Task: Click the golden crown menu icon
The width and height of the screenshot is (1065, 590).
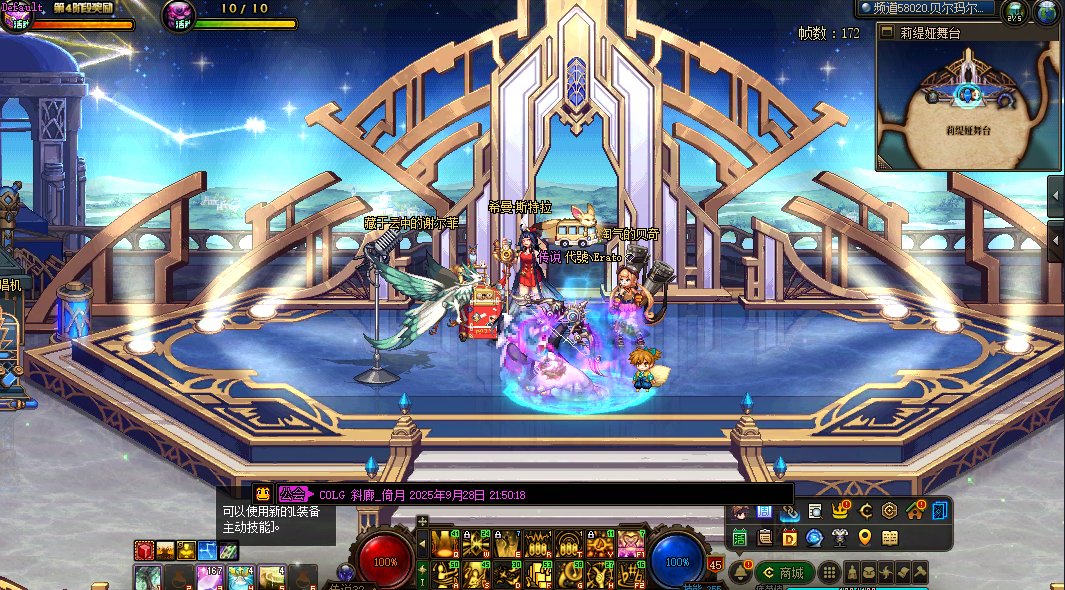Action: [840, 511]
